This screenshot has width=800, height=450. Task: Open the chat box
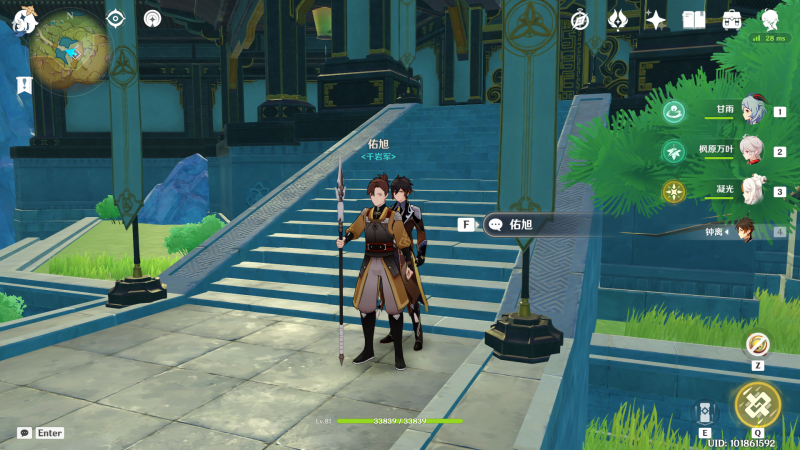click(x=24, y=433)
